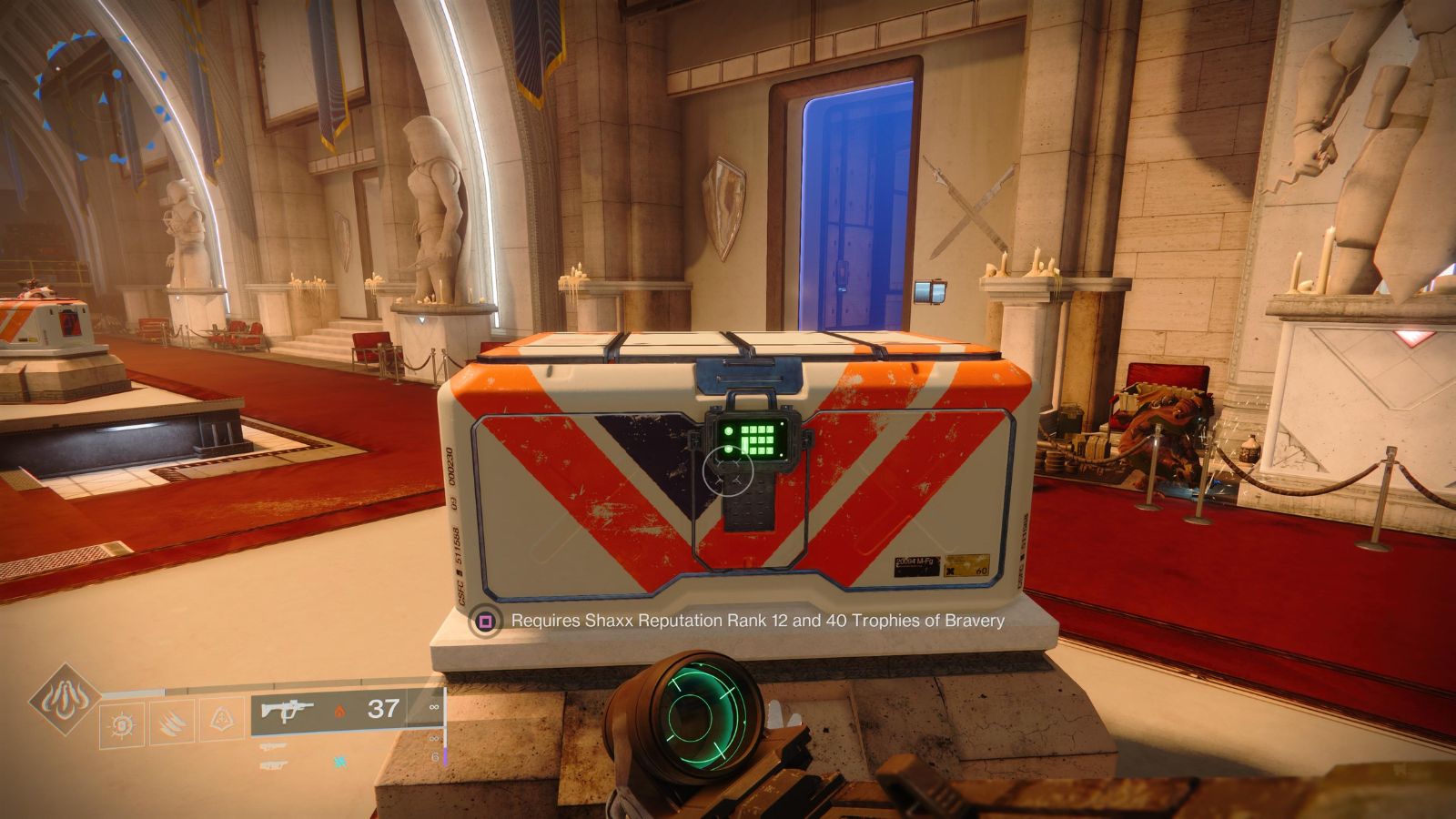This screenshot has width=1456, height=819.
Task: Click the ammo count 37 display
Action: point(383,710)
